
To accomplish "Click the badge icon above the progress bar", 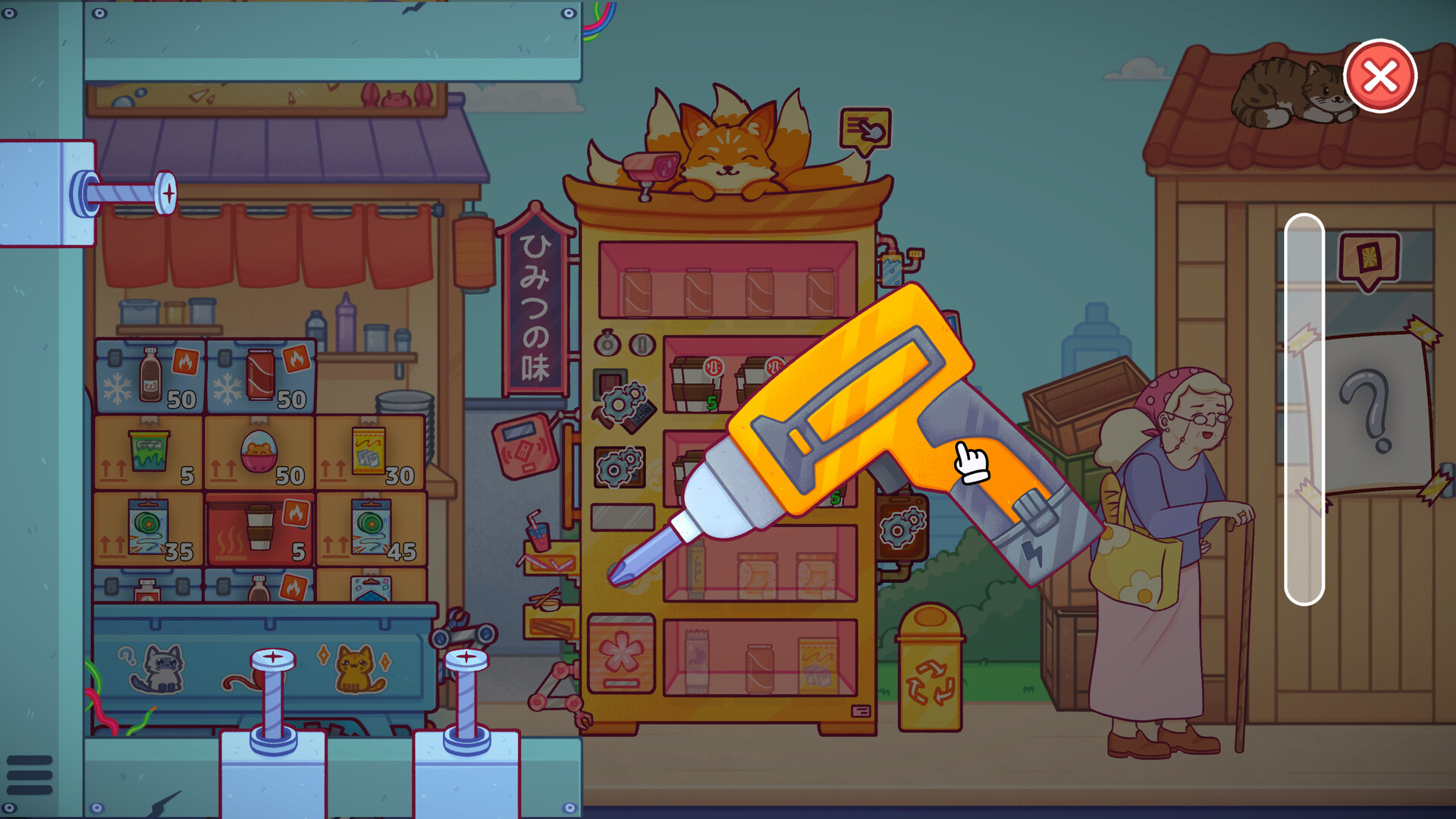I will point(1368,254).
